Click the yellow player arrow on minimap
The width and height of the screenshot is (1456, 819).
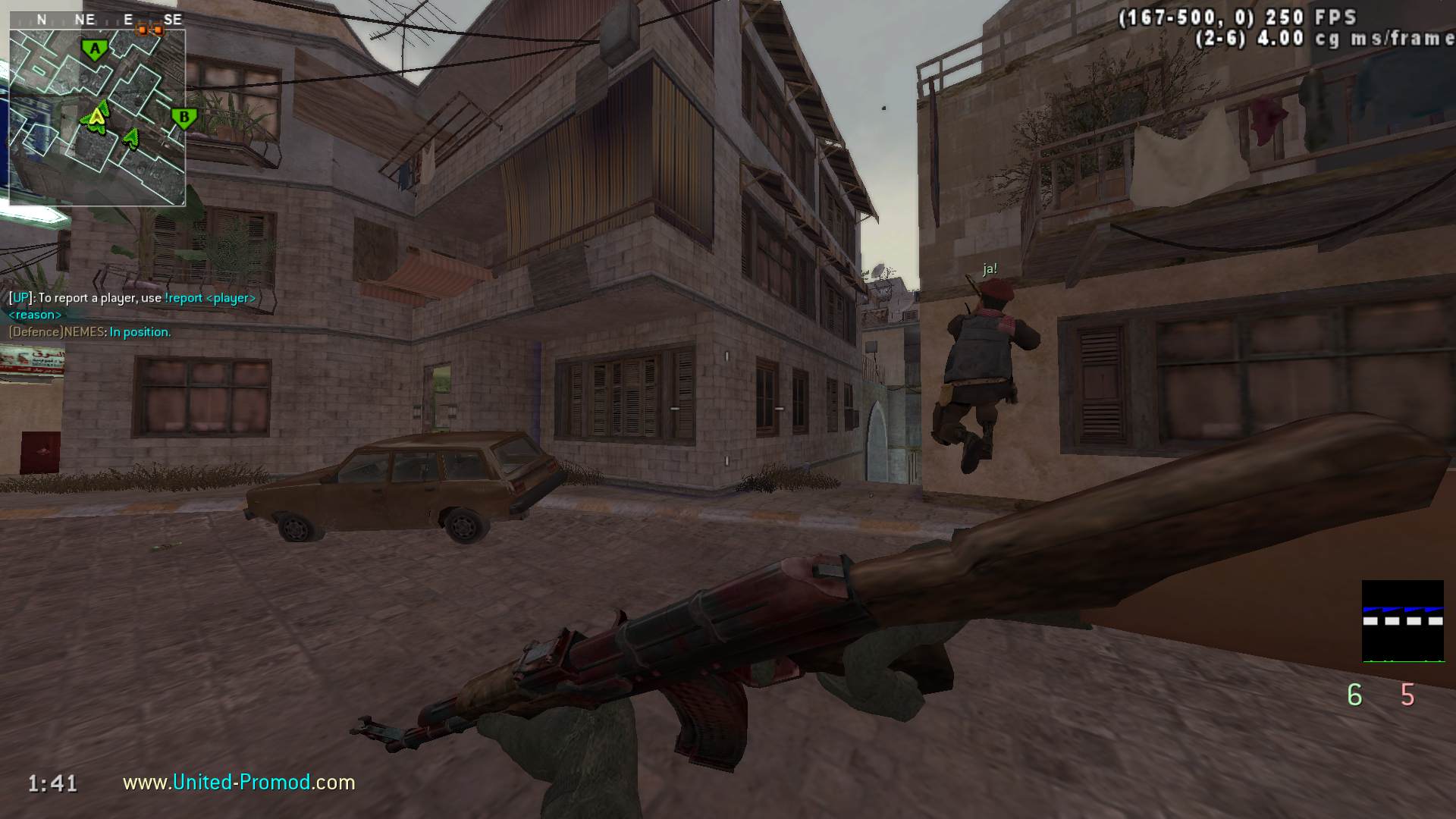click(x=96, y=117)
